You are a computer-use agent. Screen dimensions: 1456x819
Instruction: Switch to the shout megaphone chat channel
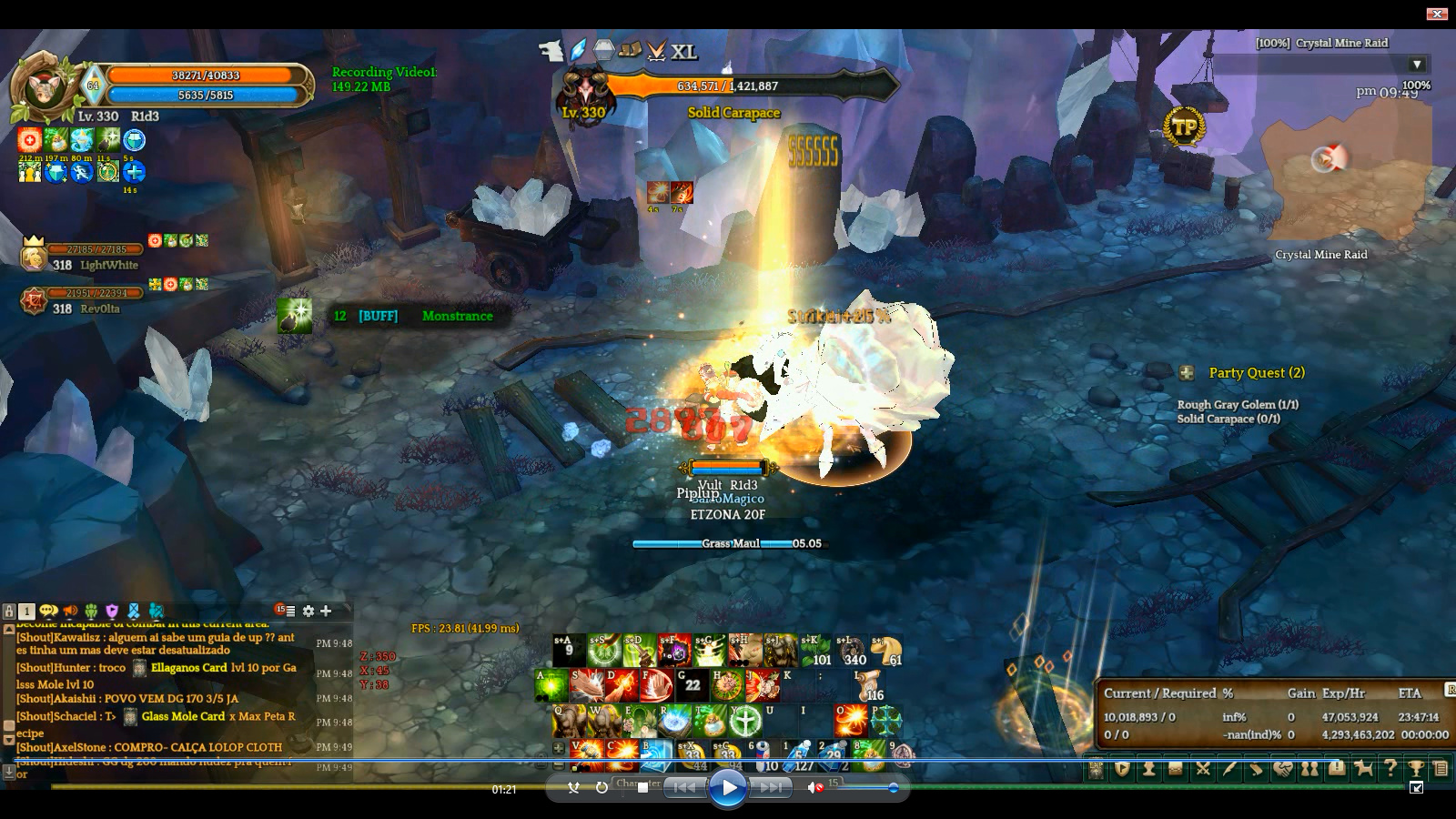click(x=70, y=611)
